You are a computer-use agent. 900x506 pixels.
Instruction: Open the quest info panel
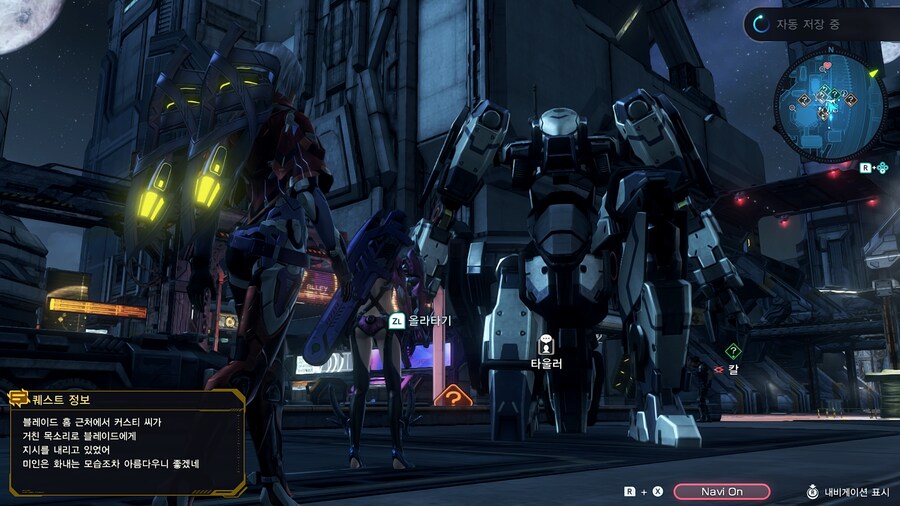[x=126, y=442]
